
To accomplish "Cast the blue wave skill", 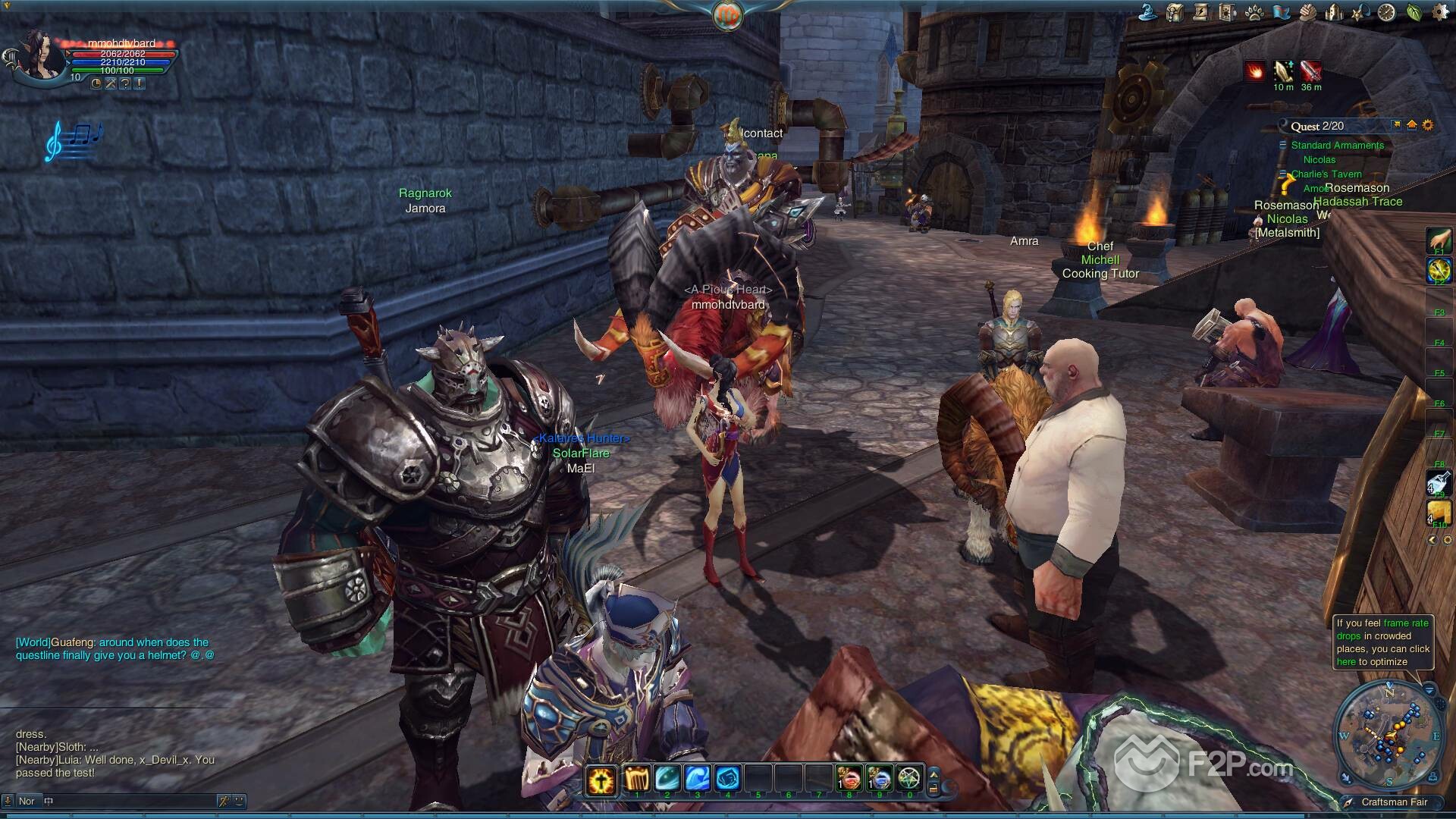I will 697,779.
